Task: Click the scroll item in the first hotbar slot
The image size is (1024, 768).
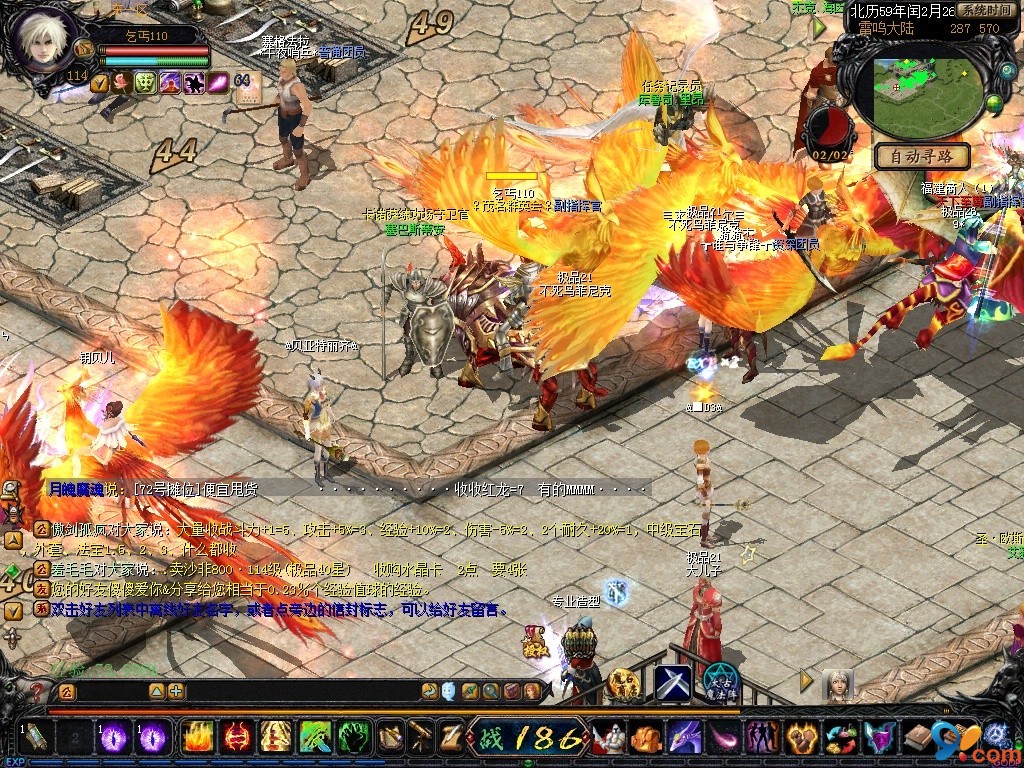Action: tap(34, 738)
